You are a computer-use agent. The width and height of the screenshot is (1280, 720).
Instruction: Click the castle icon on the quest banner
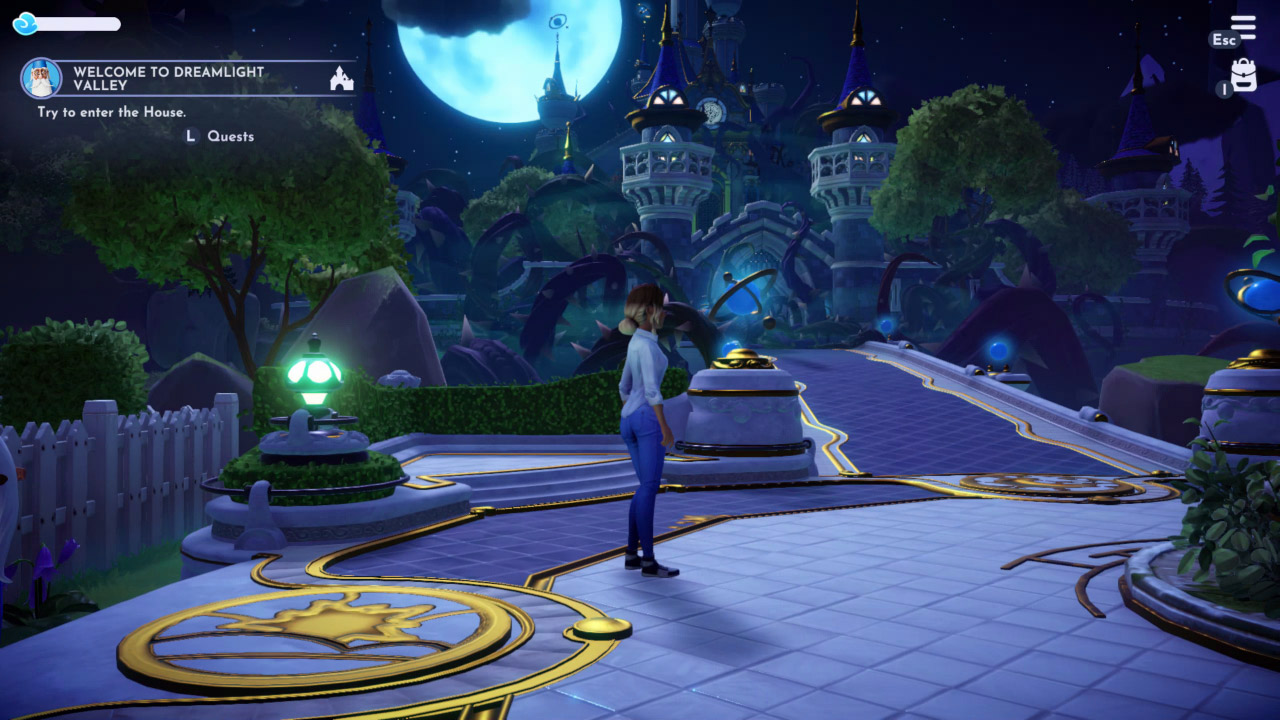(342, 78)
